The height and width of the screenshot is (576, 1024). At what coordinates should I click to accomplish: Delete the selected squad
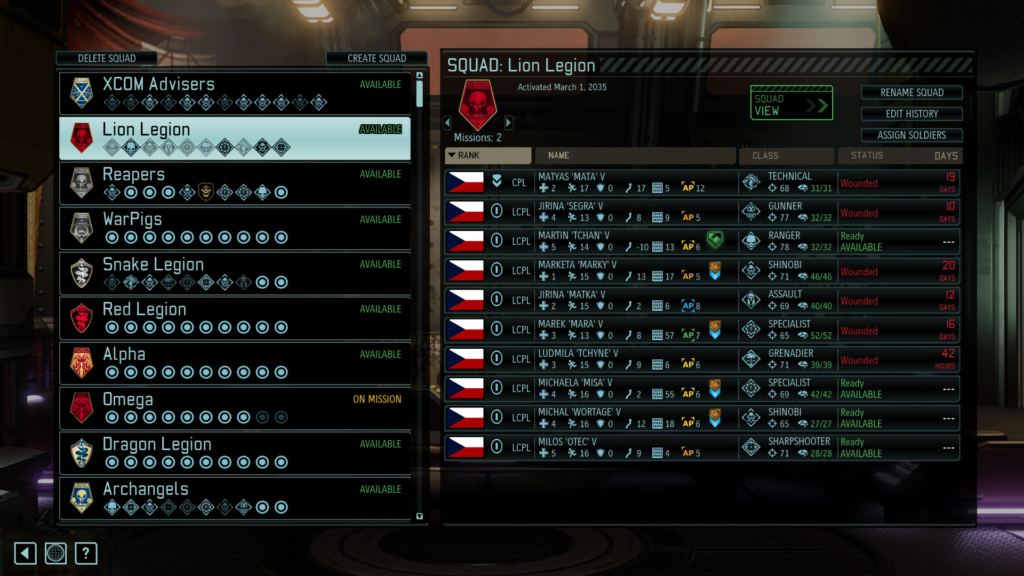tap(107, 58)
